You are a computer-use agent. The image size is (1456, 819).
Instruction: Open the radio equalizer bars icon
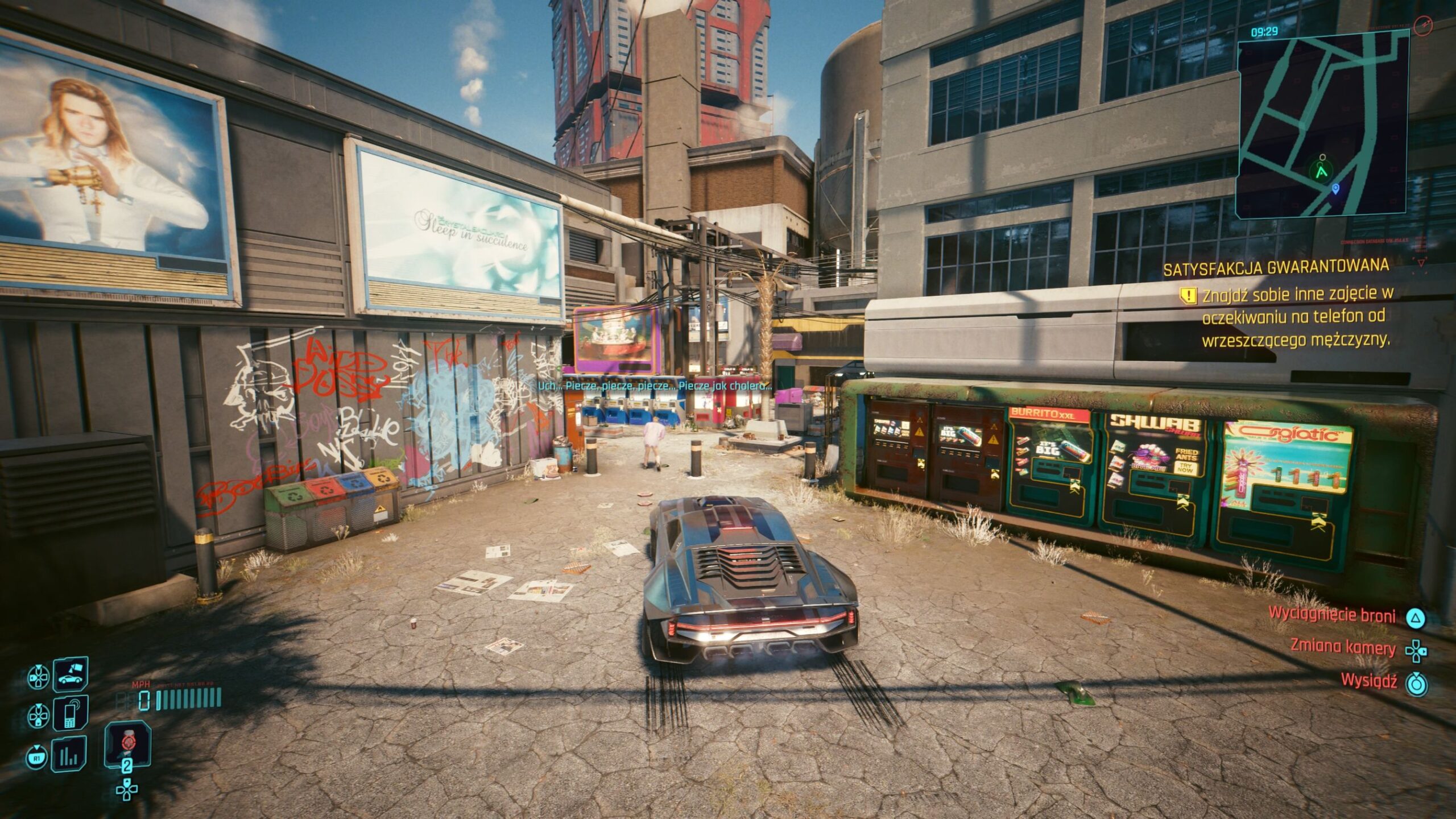tap(69, 755)
